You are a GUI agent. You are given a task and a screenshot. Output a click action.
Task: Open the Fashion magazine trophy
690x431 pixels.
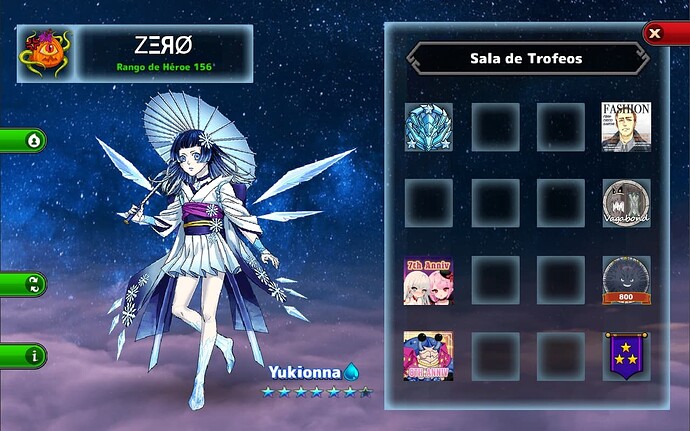(x=626, y=127)
